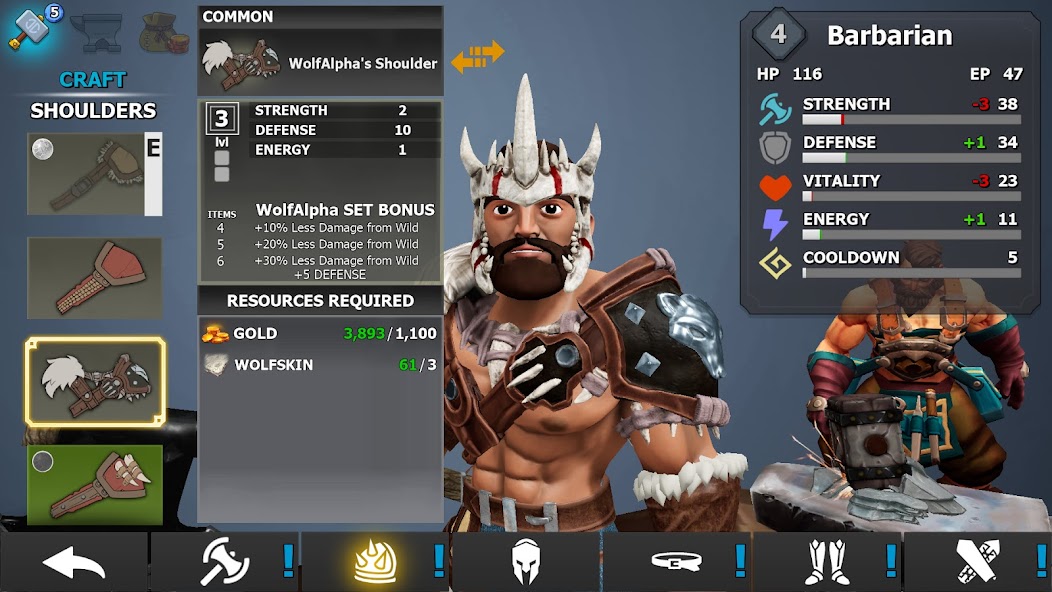Switch to the leg armor category

point(828,563)
